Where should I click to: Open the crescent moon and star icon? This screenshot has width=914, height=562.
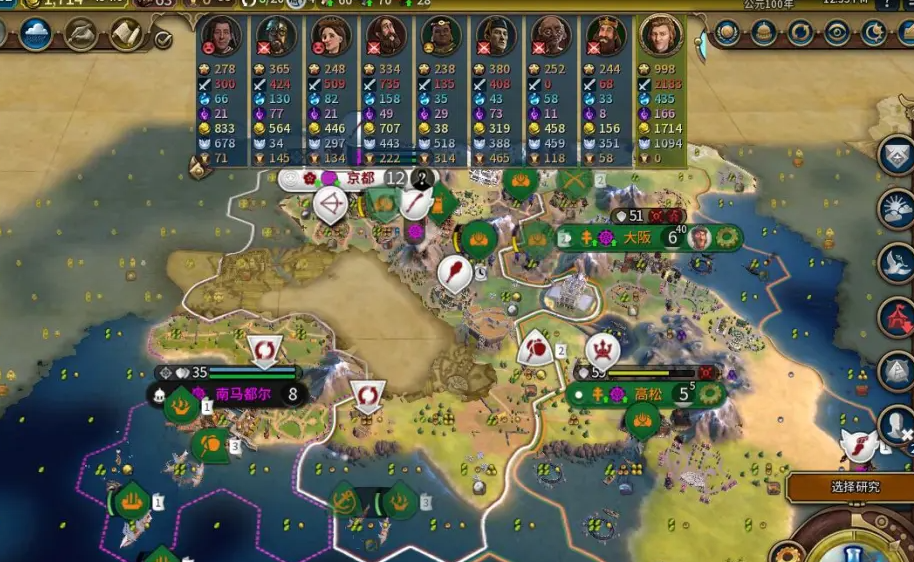872,34
